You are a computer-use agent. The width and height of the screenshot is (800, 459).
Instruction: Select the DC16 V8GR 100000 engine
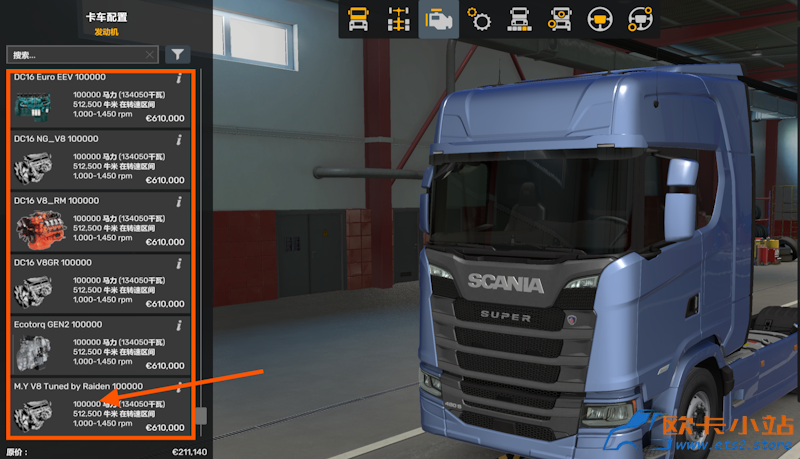[x=99, y=284]
